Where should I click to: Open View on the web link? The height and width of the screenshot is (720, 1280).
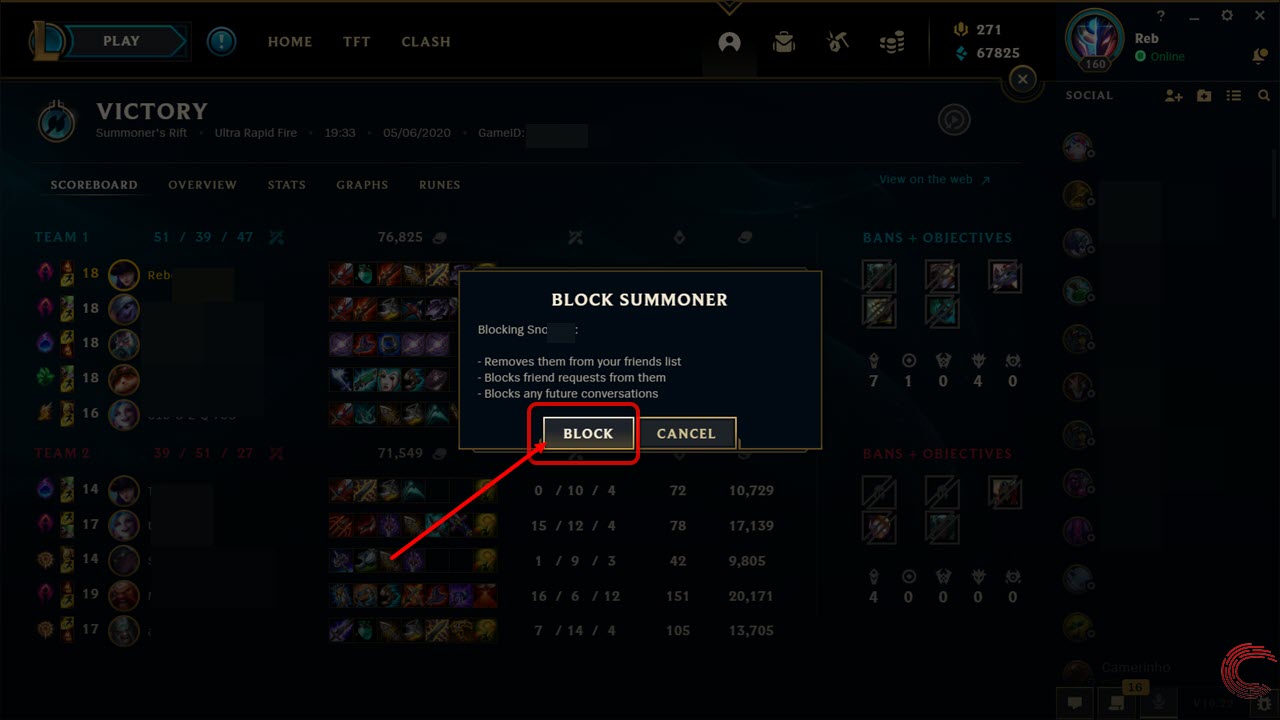[926, 178]
